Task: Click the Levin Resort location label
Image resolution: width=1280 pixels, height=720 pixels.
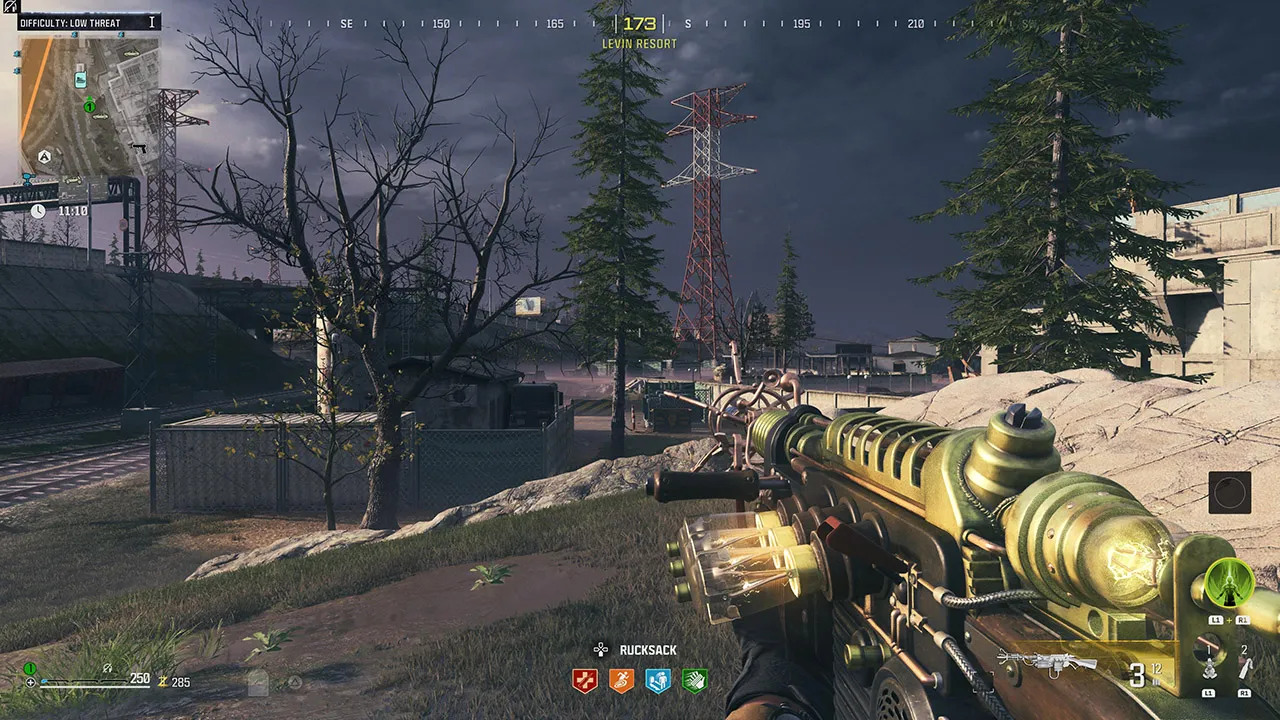Action: (x=639, y=43)
